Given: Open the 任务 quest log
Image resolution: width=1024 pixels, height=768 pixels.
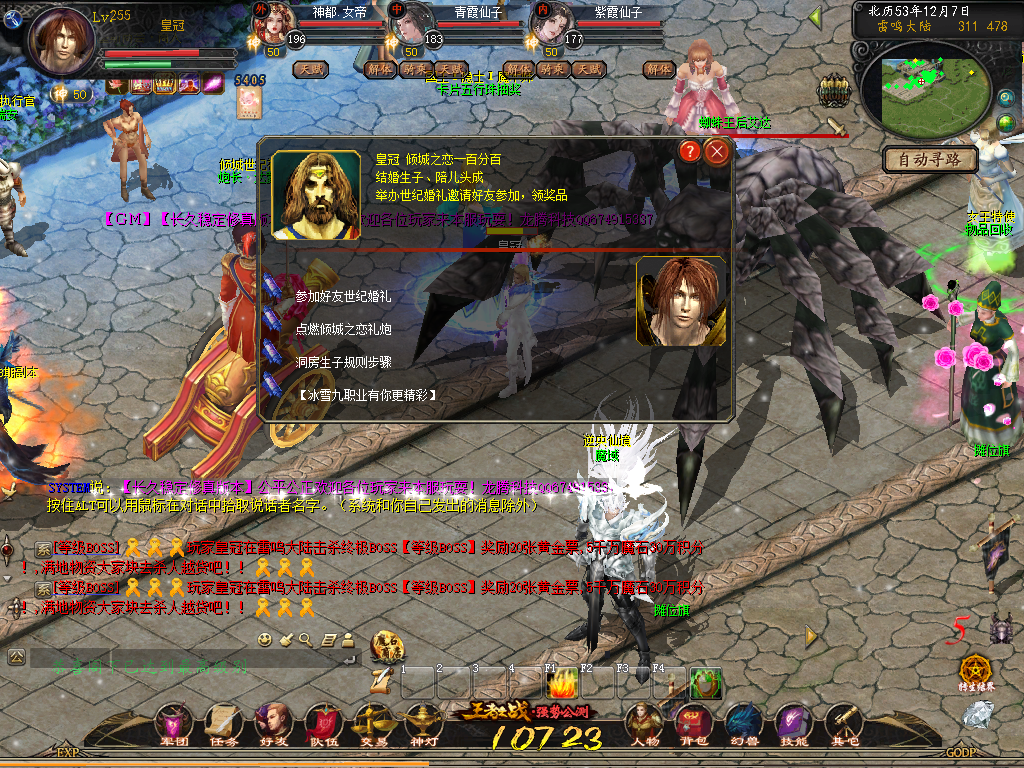Looking at the screenshot, I should 223,722.
